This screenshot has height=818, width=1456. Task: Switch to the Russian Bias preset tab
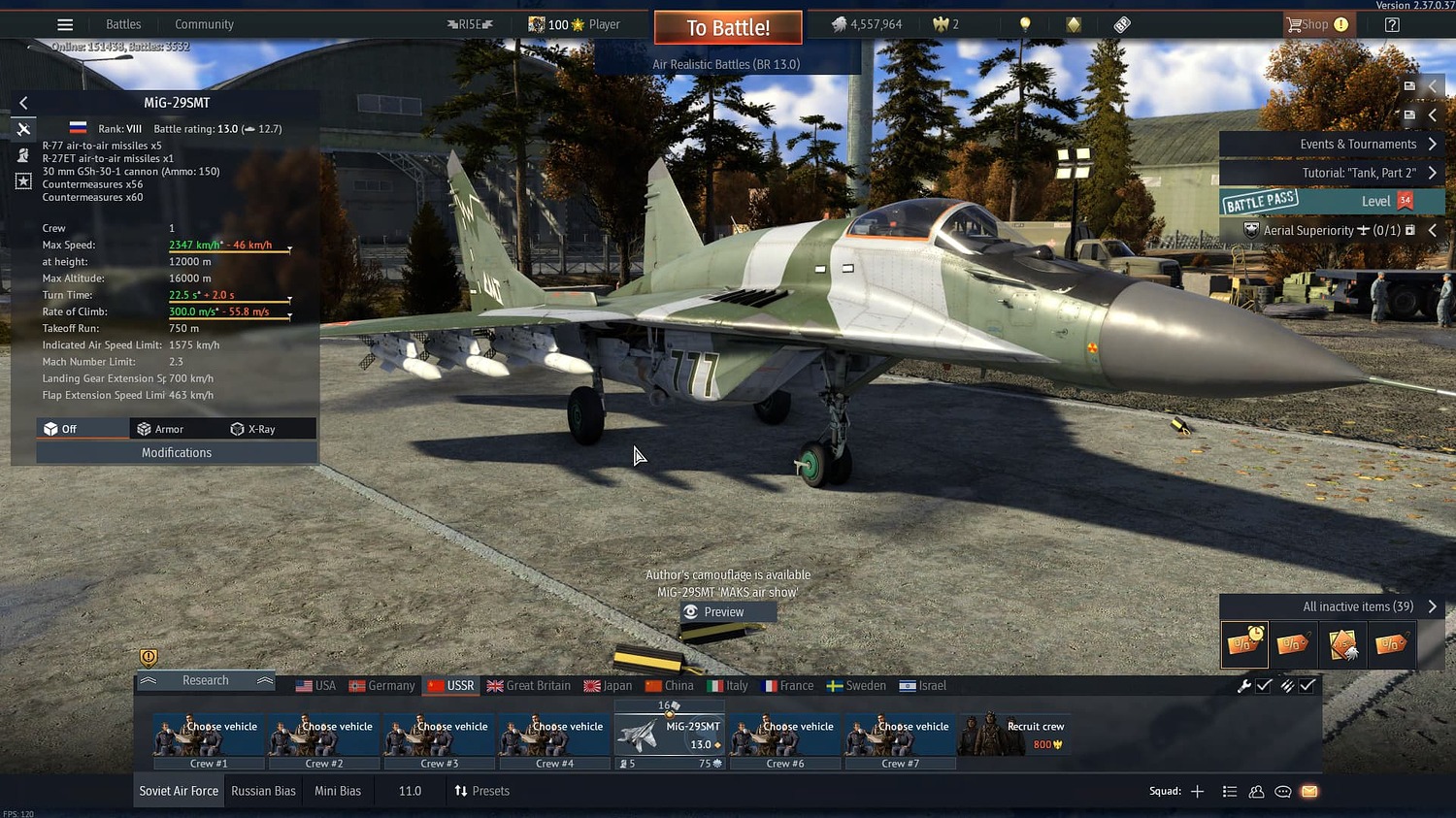click(x=263, y=790)
